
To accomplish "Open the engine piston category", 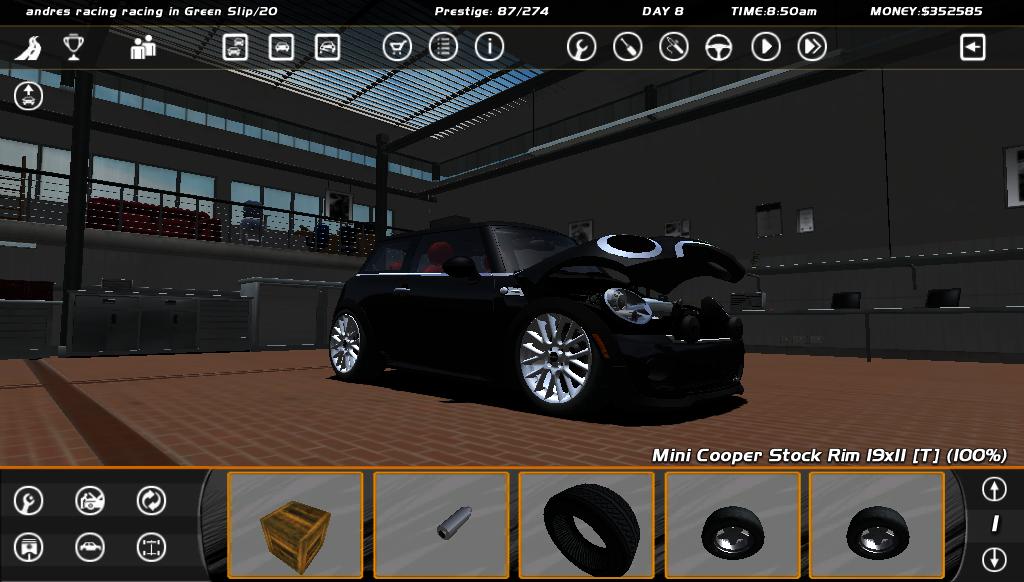I will click(x=29, y=547).
